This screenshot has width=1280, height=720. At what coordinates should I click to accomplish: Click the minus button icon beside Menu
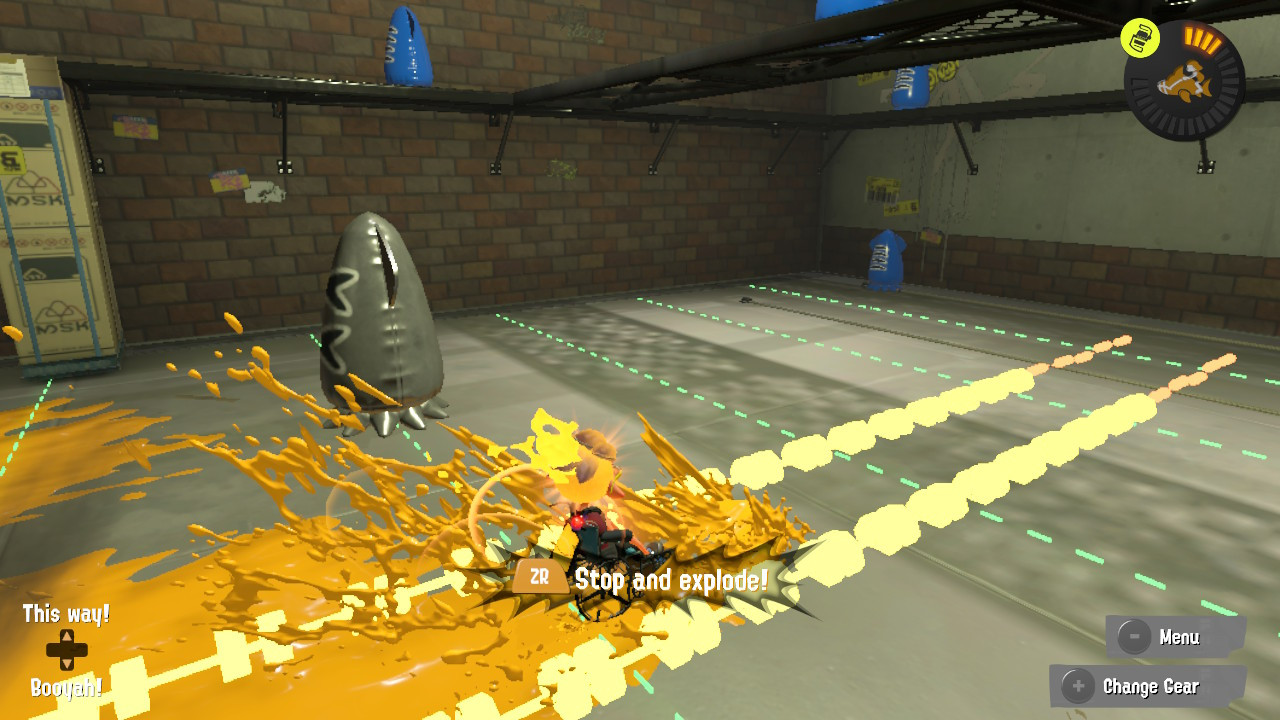(1134, 636)
